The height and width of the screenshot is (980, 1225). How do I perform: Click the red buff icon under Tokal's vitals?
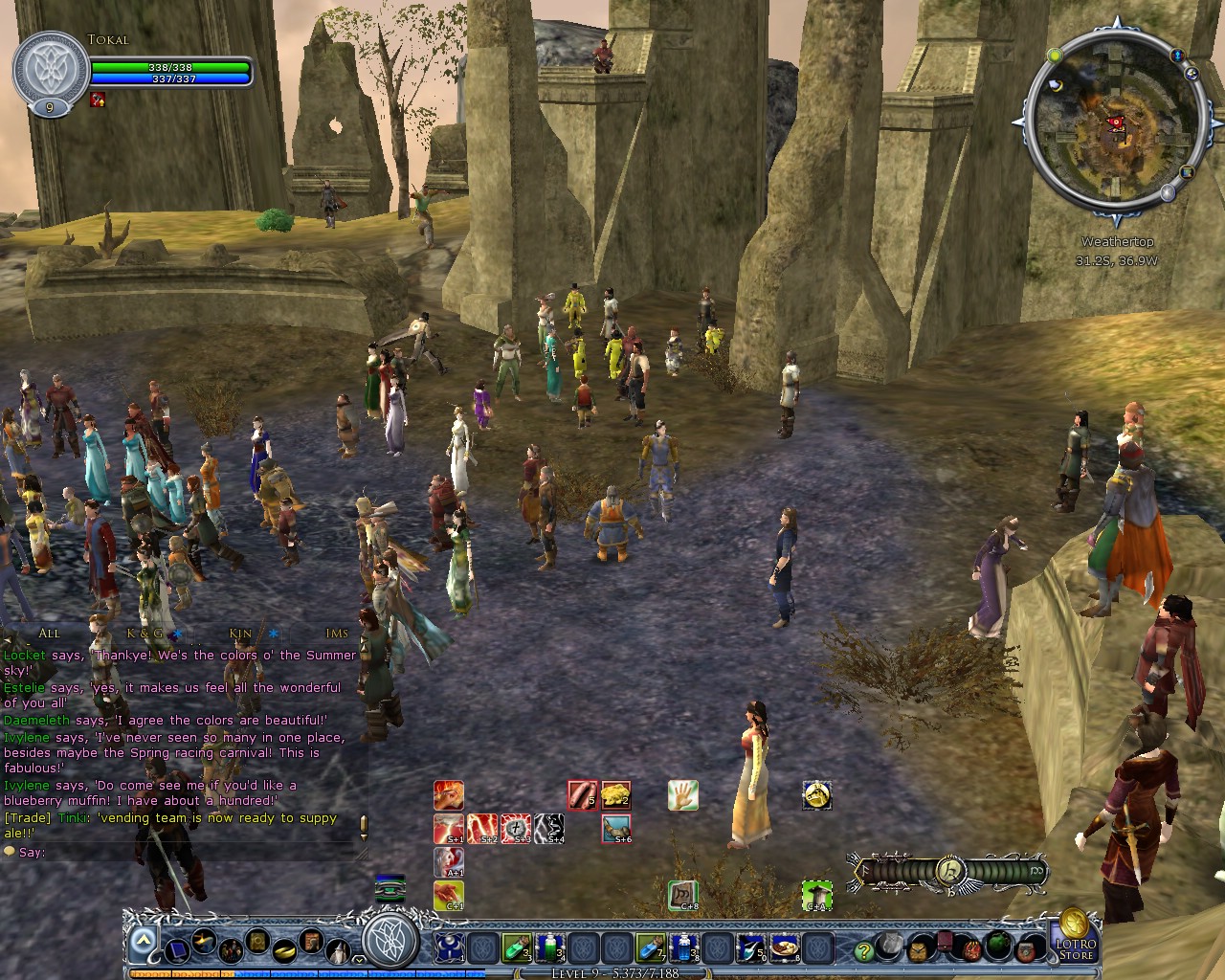(96, 100)
